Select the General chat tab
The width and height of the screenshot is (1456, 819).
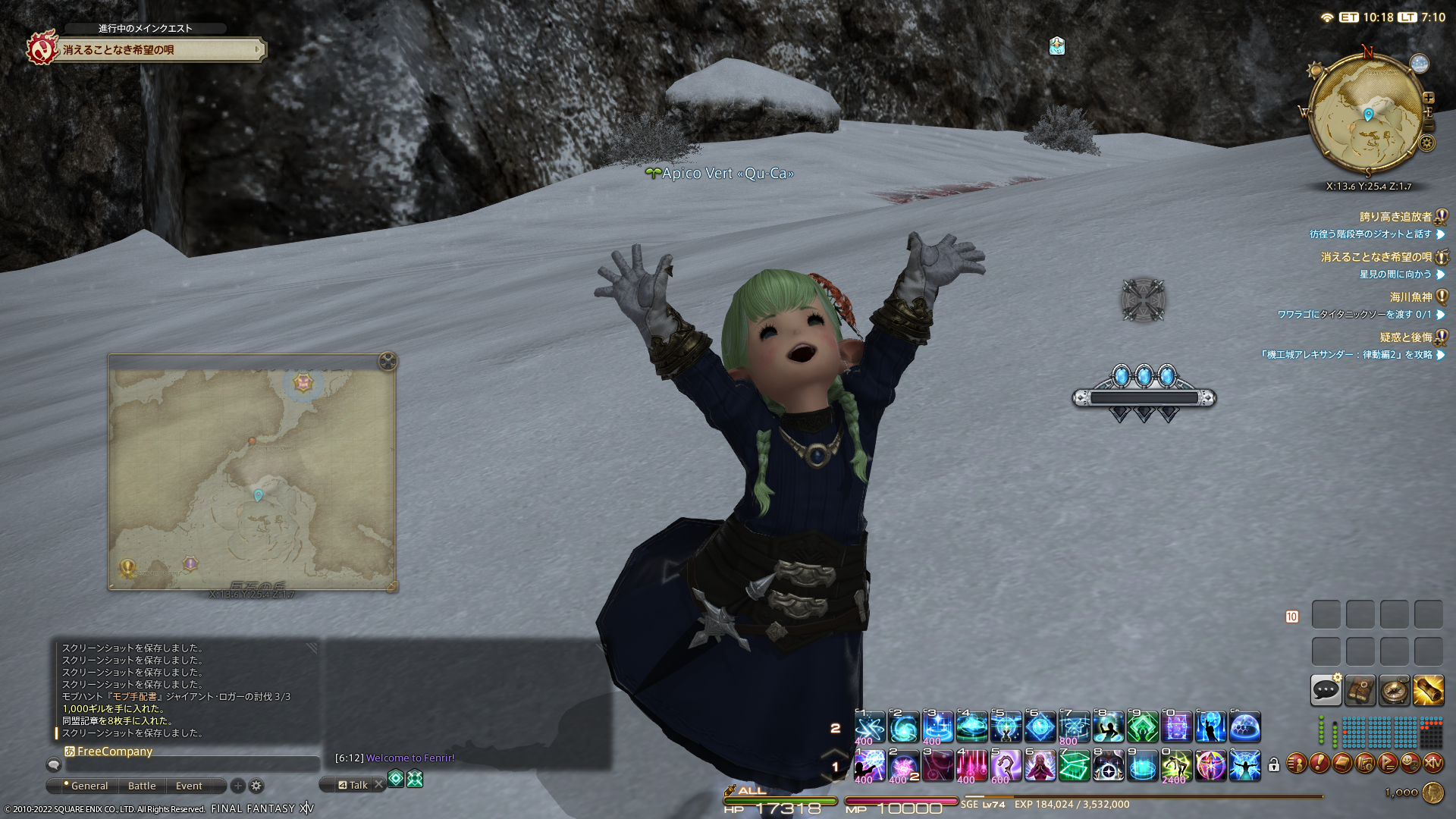89,786
